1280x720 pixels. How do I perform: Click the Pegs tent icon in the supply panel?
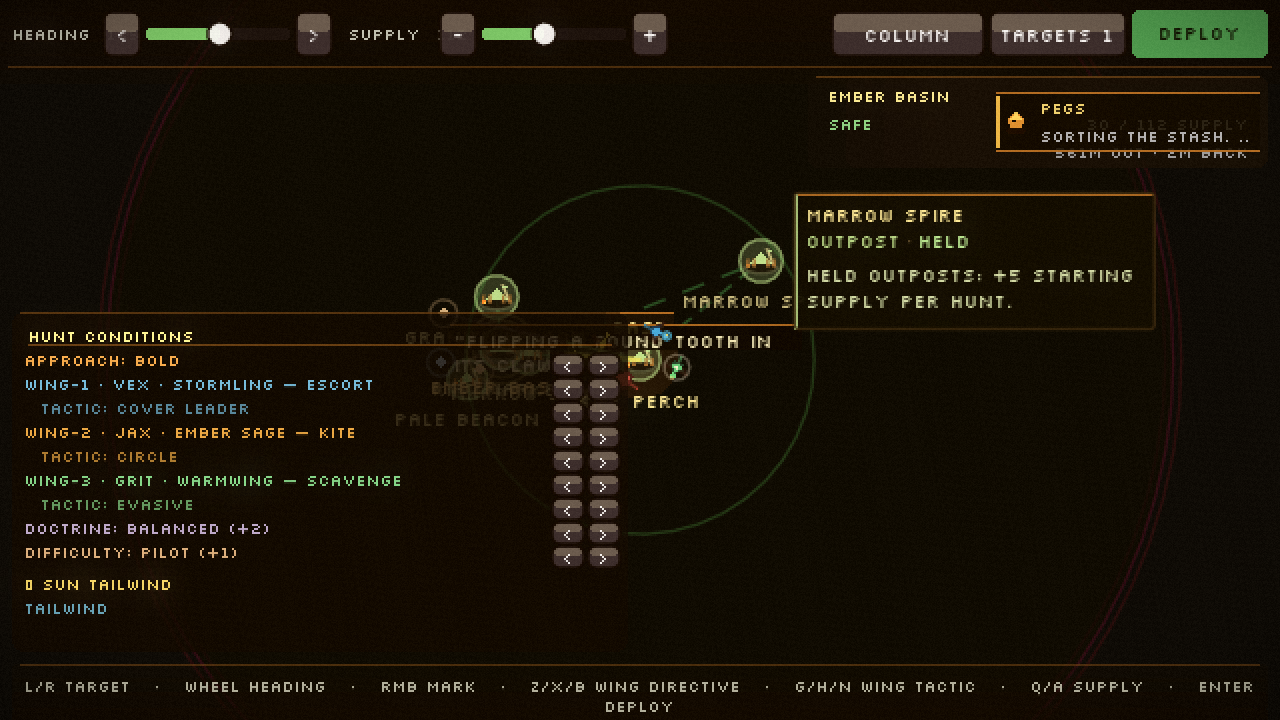click(x=1017, y=121)
